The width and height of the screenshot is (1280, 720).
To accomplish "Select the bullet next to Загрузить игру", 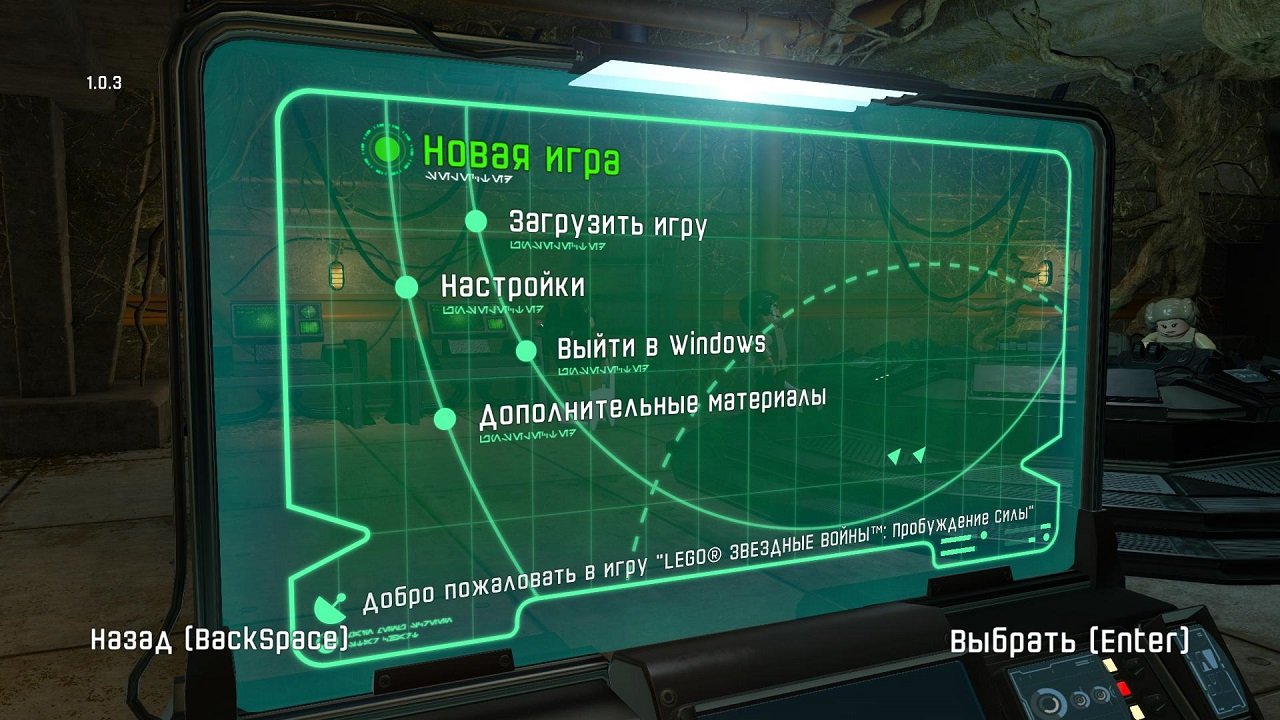I will coord(473,222).
